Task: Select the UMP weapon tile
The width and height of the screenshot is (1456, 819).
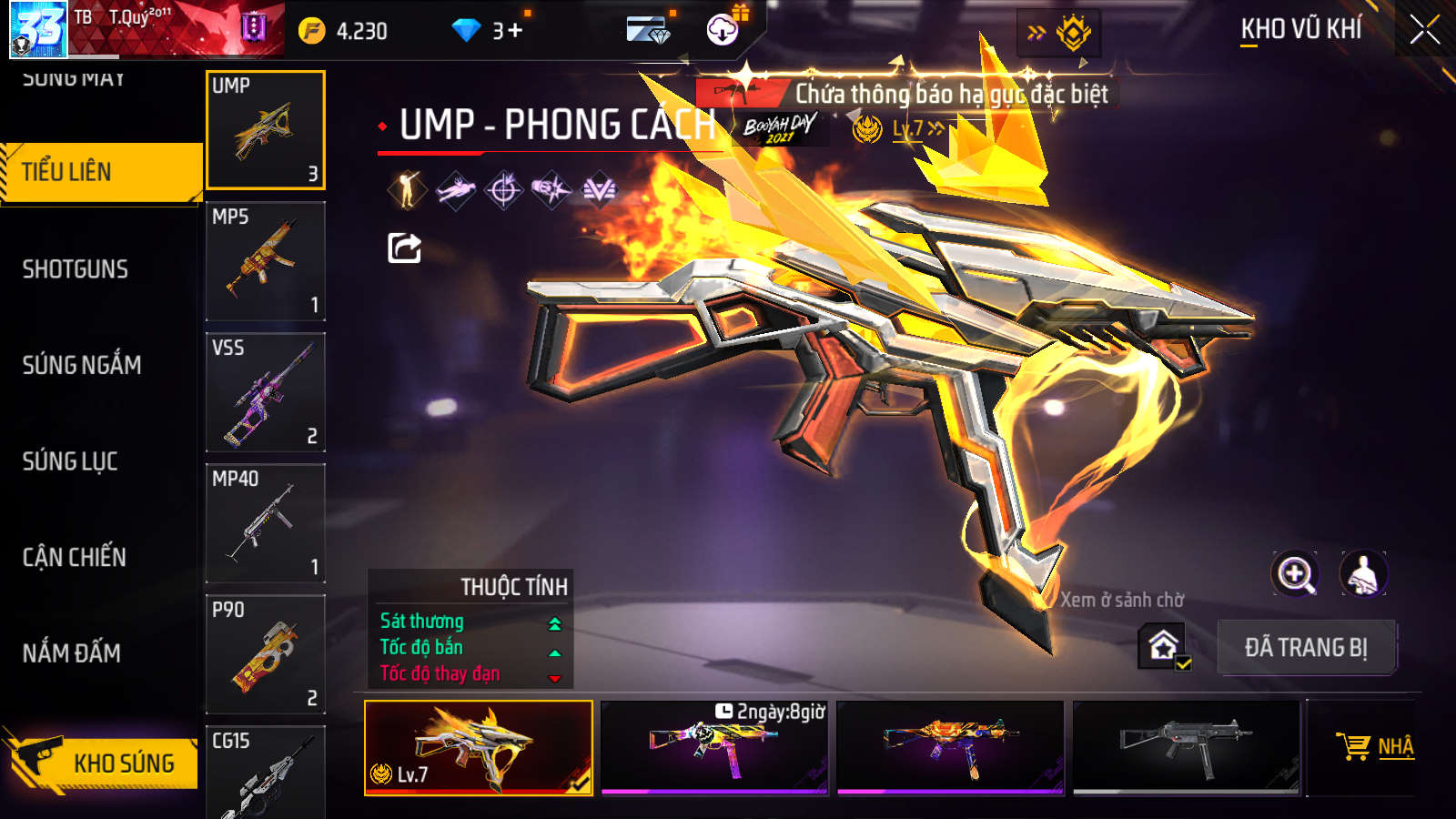Action: pos(265,130)
